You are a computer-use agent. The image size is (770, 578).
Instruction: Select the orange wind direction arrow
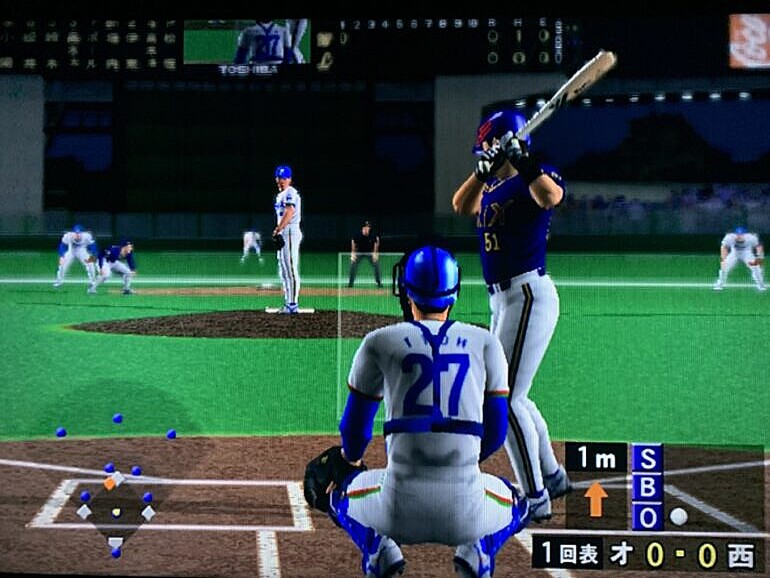click(x=596, y=498)
